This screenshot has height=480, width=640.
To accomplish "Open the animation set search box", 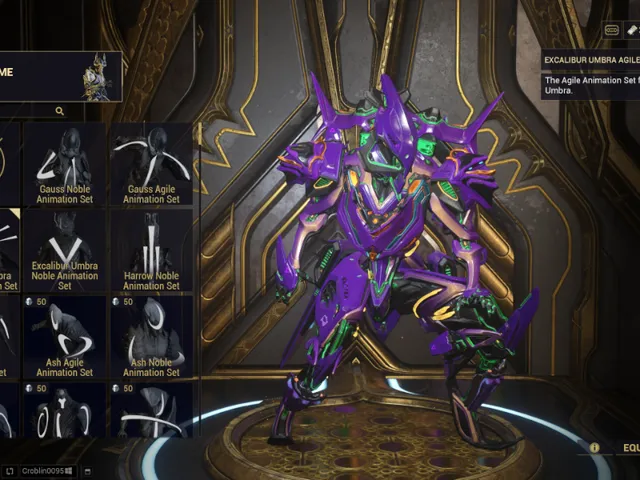I will coord(60,111).
